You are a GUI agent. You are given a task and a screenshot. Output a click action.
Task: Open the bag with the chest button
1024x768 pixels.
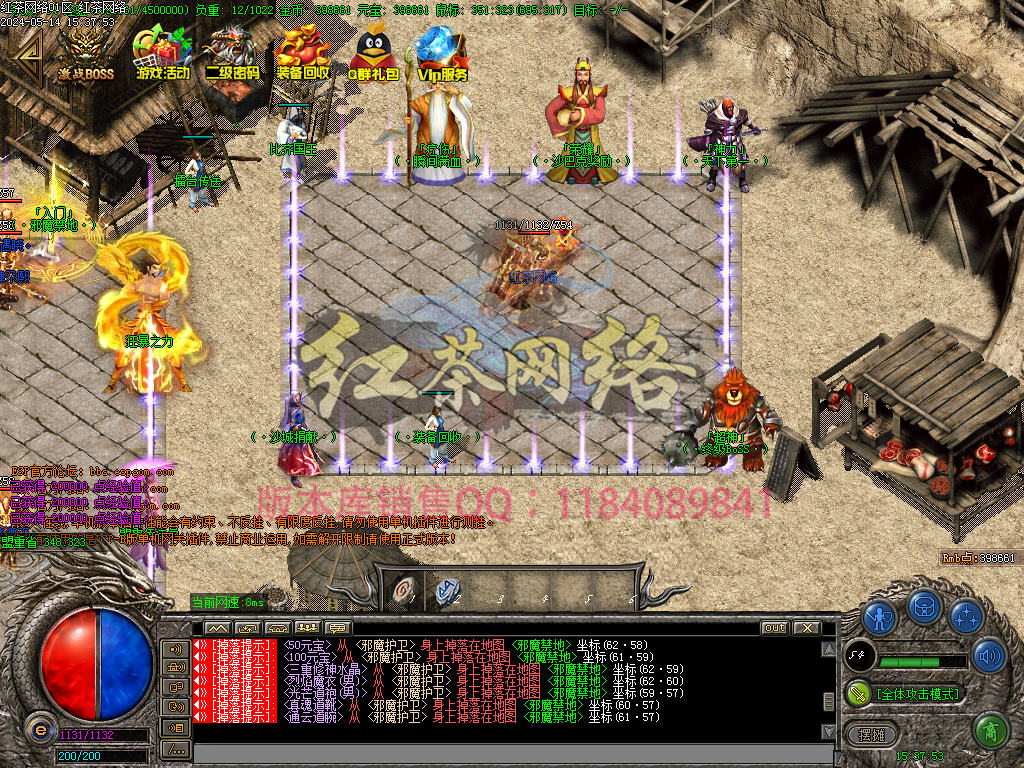(924, 607)
